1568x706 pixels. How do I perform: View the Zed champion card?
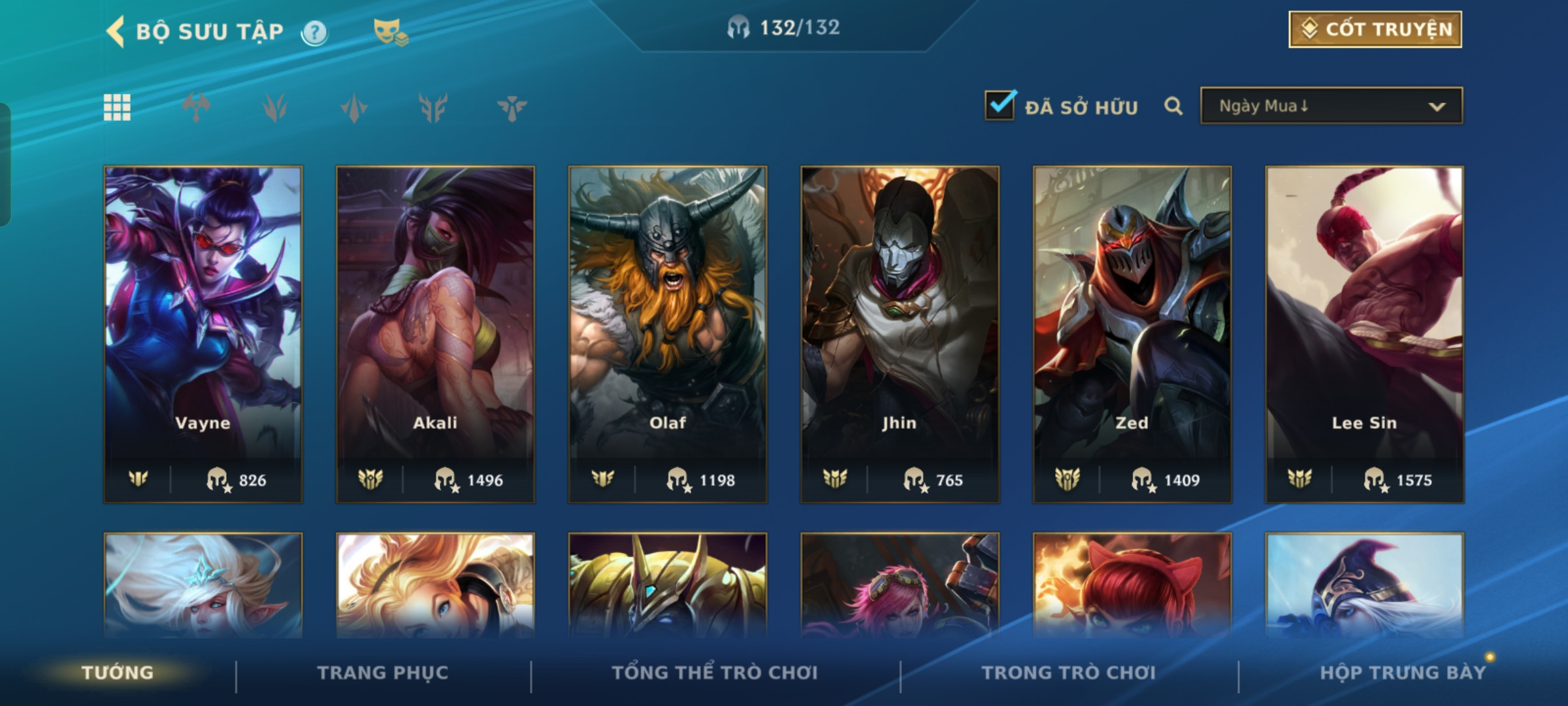click(x=1132, y=333)
